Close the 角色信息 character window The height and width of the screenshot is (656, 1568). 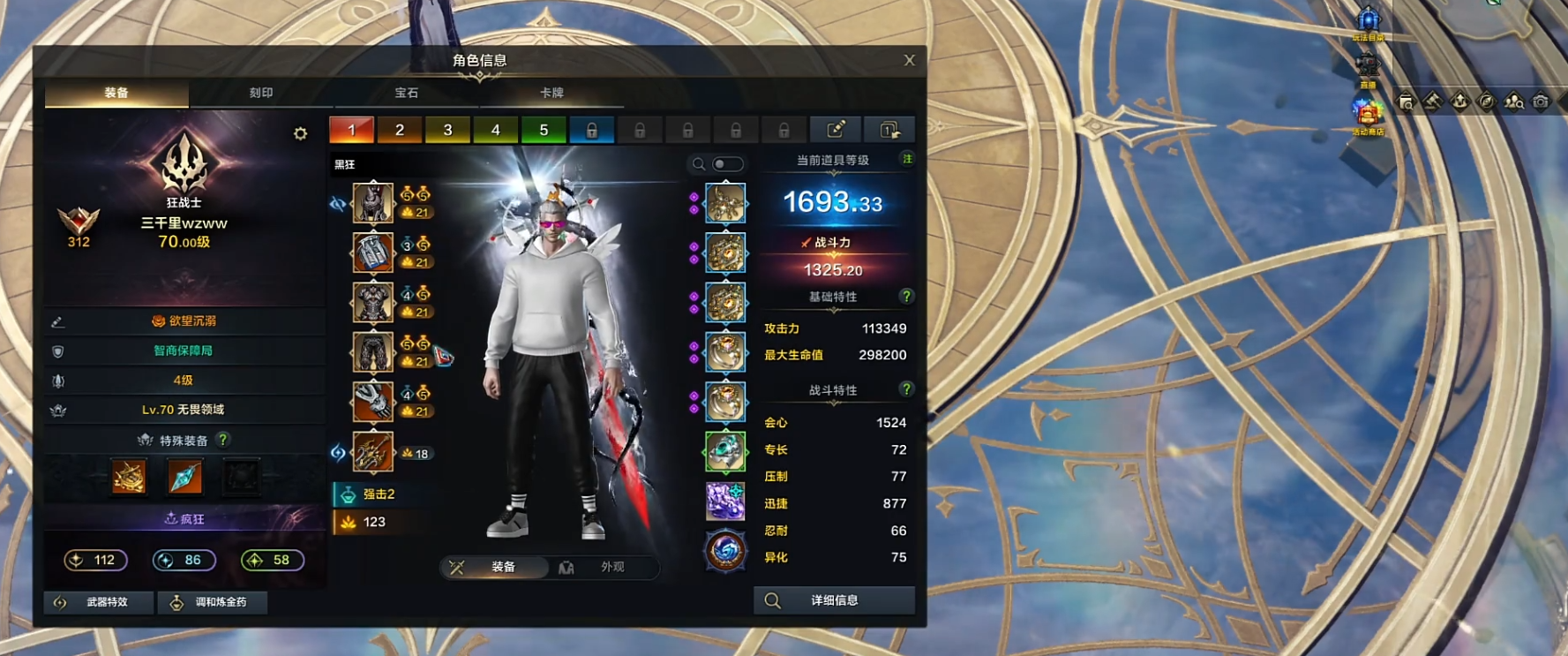pos(909,60)
